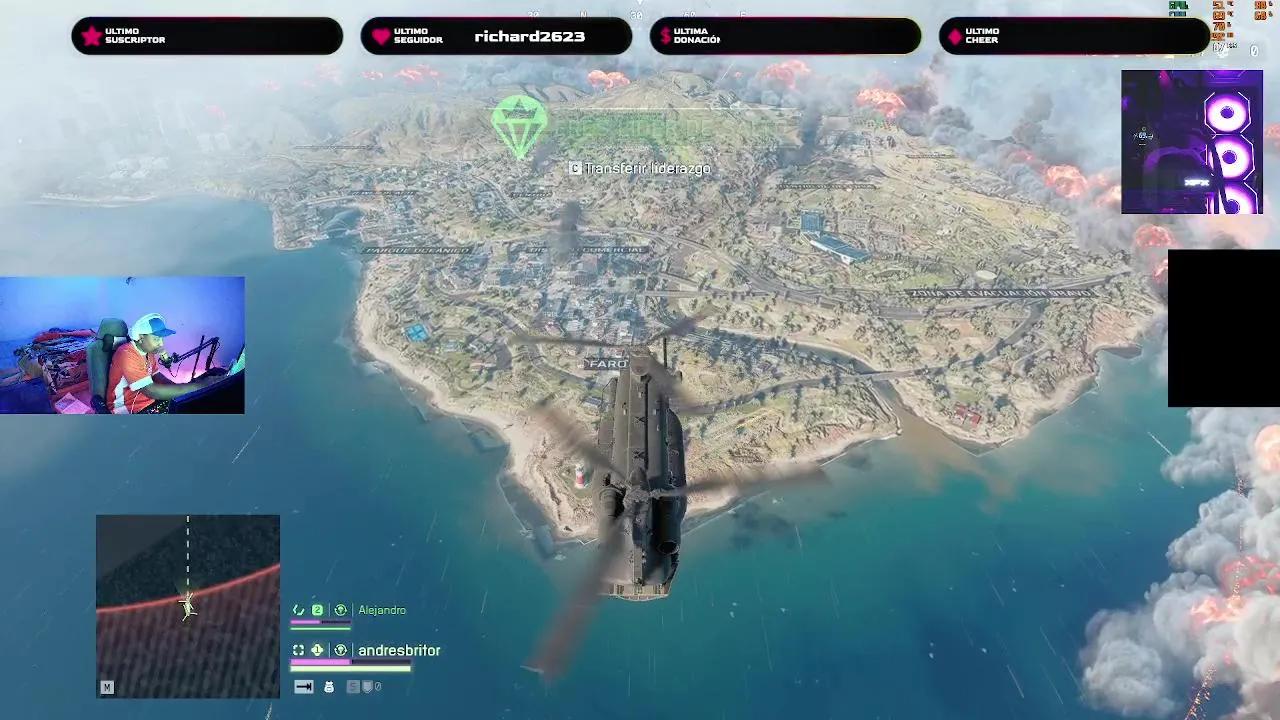Click the purple PC fans camera thumbnail
The width and height of the screenshot is (1280, 720).
[1191, 142]
